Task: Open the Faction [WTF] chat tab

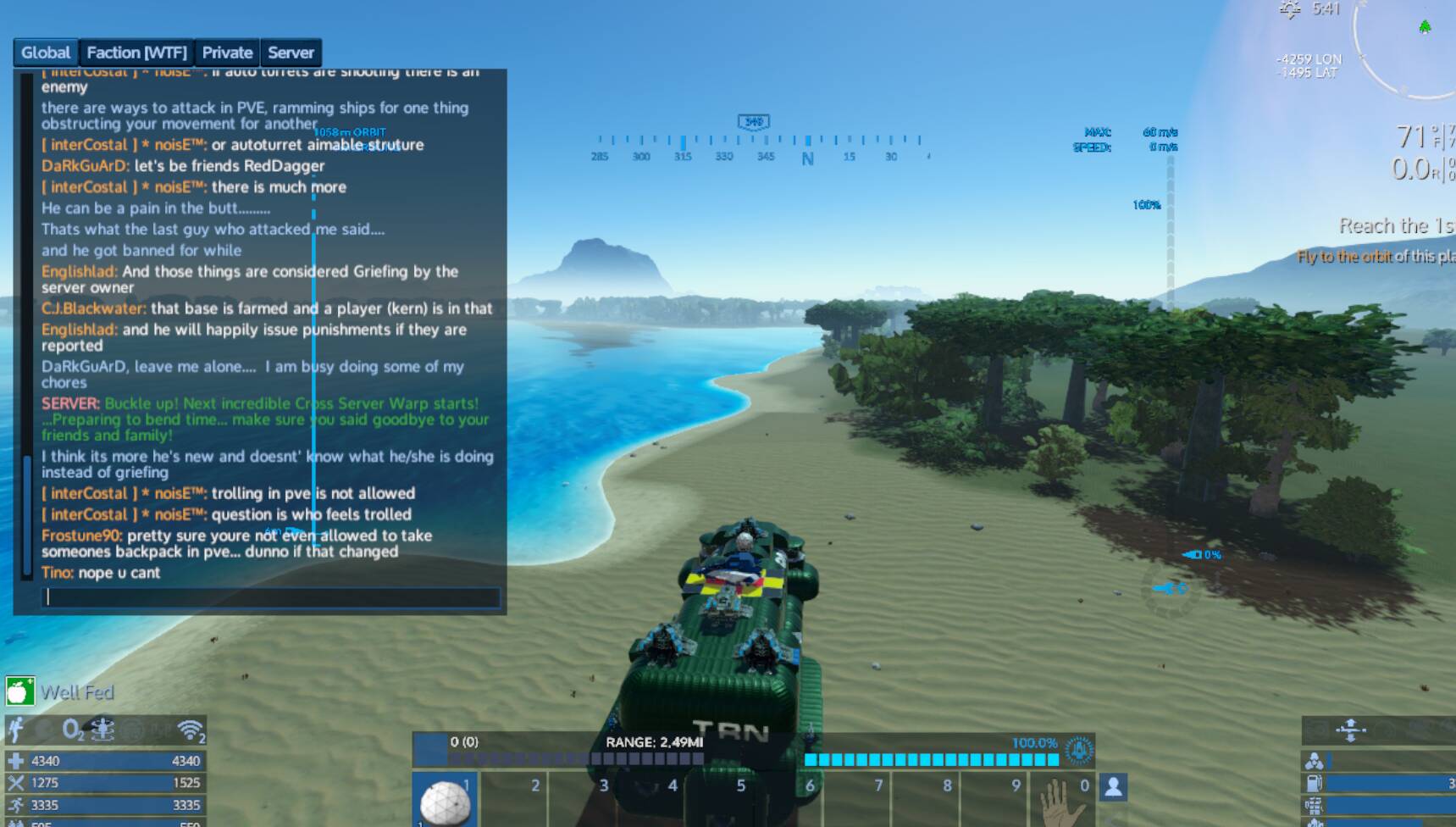Action: (136, 53)
